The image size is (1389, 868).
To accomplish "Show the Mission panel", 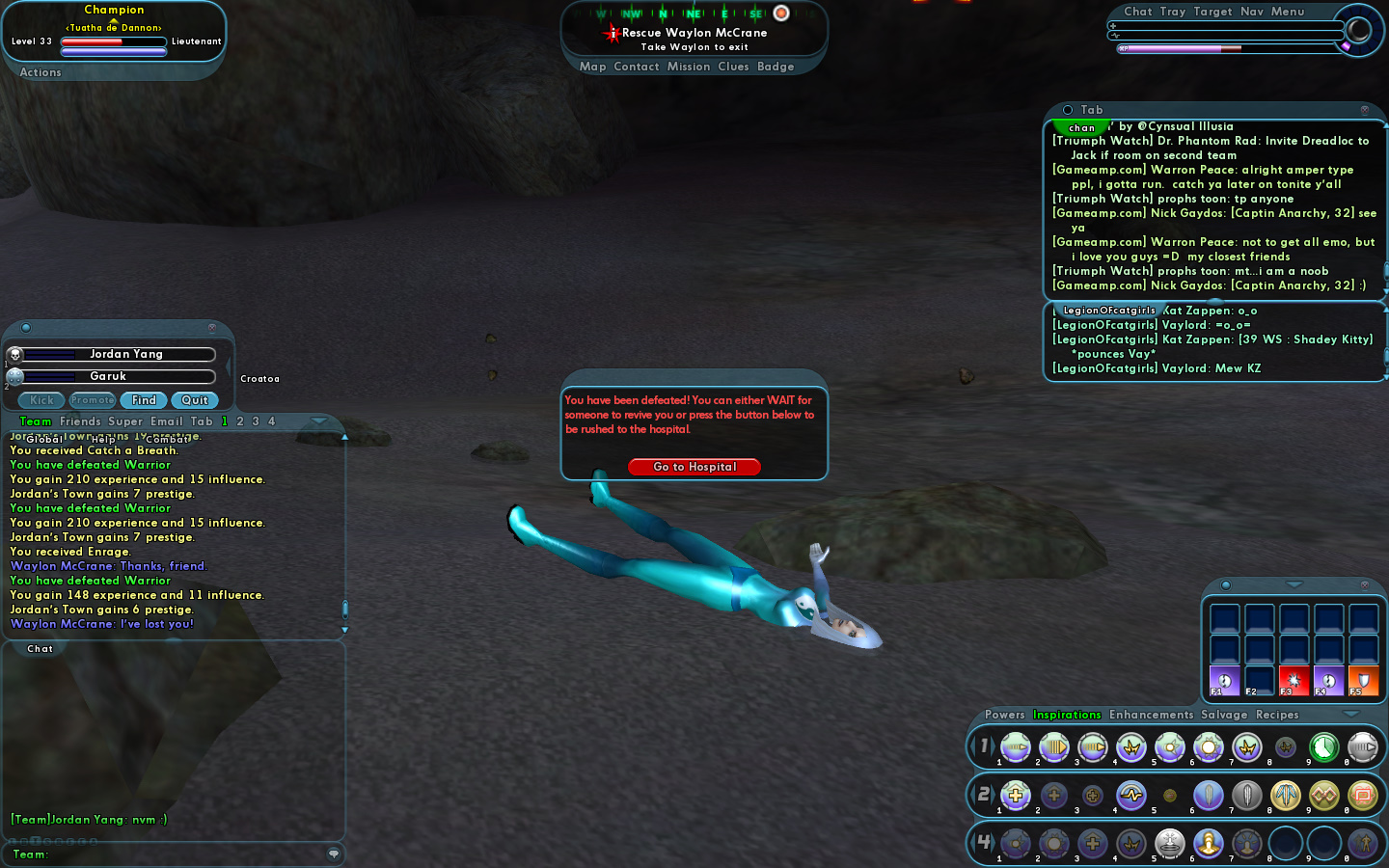I will click(689, 67).
